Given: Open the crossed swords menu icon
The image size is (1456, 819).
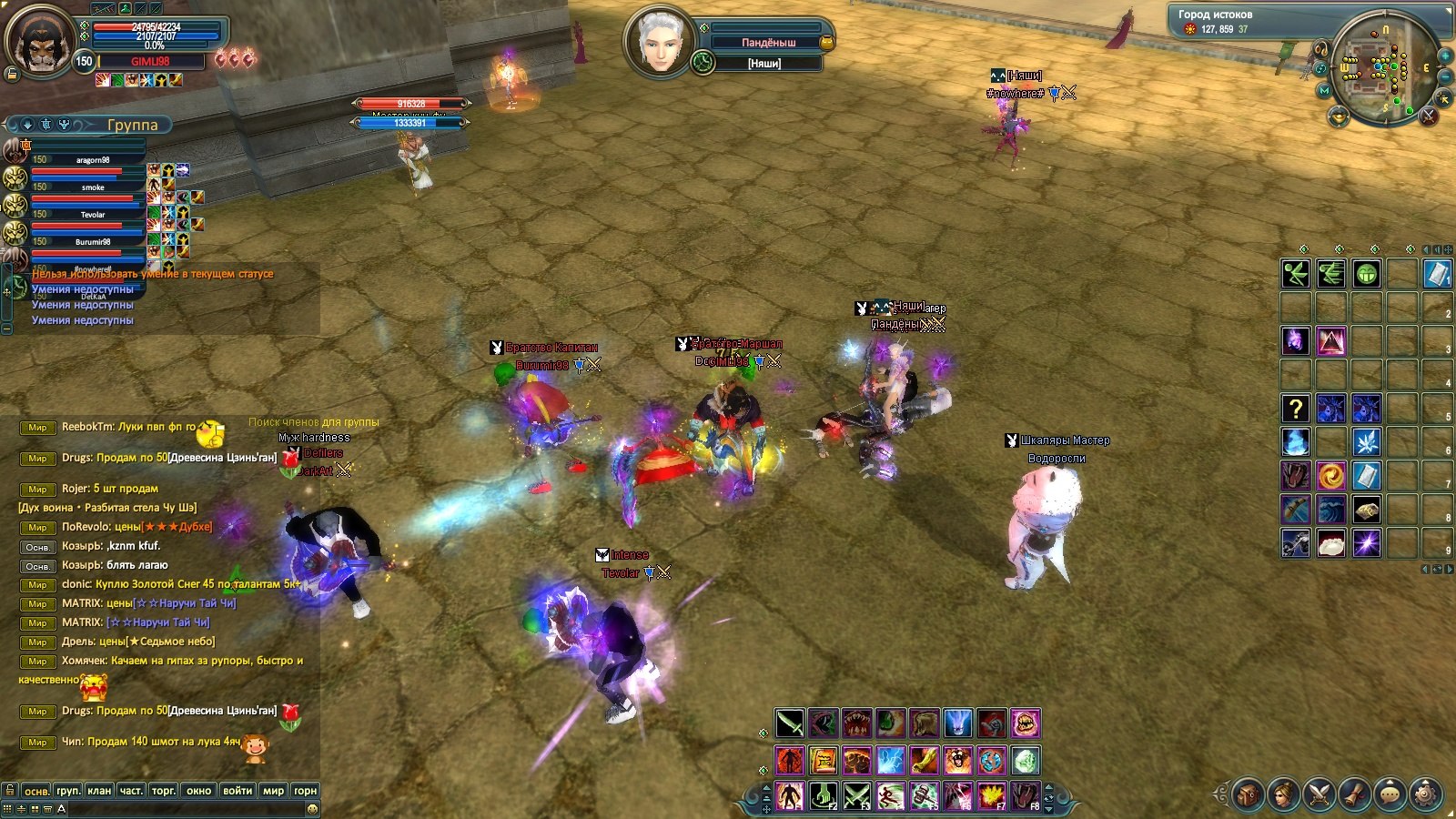Looking at the screenshot, I should click(1319, 794).
